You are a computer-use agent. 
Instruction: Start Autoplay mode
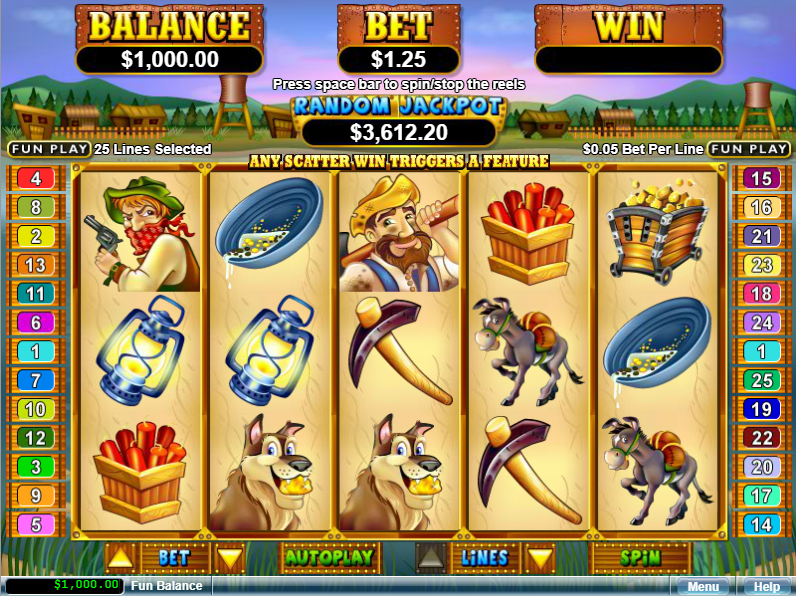coord(329,557)
